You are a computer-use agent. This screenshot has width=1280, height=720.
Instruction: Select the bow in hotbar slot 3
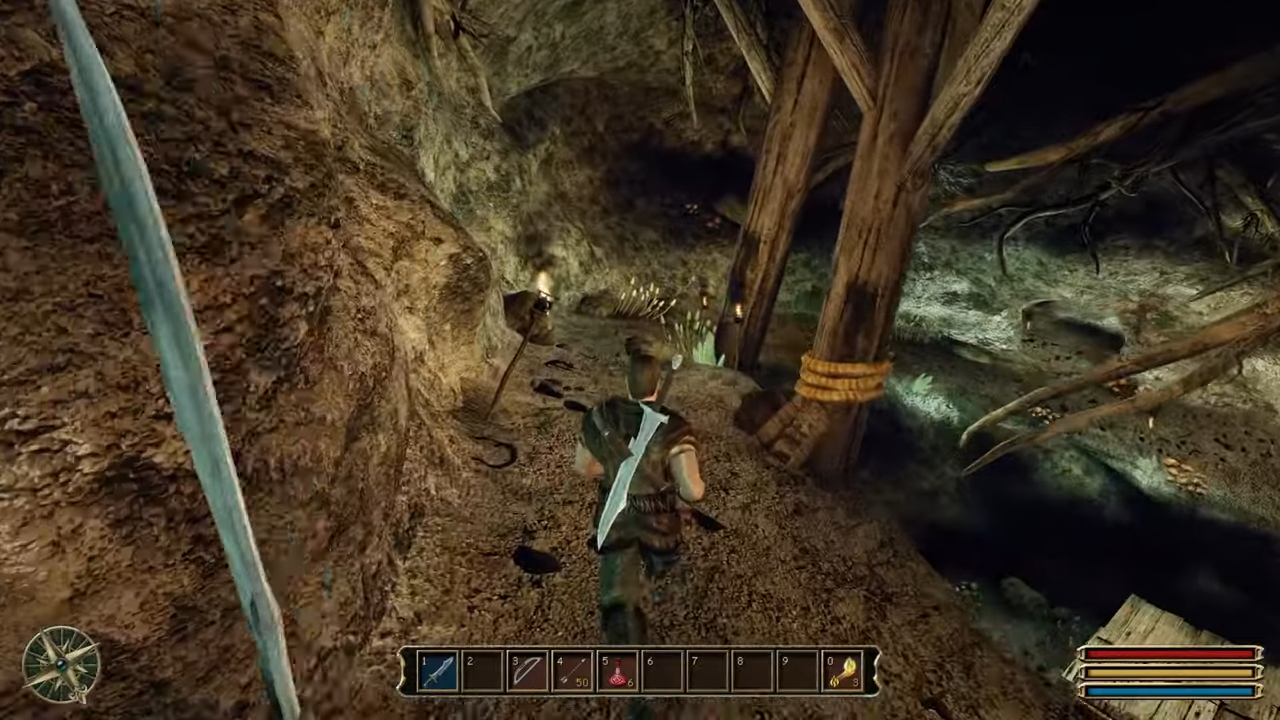click(527, 670)
